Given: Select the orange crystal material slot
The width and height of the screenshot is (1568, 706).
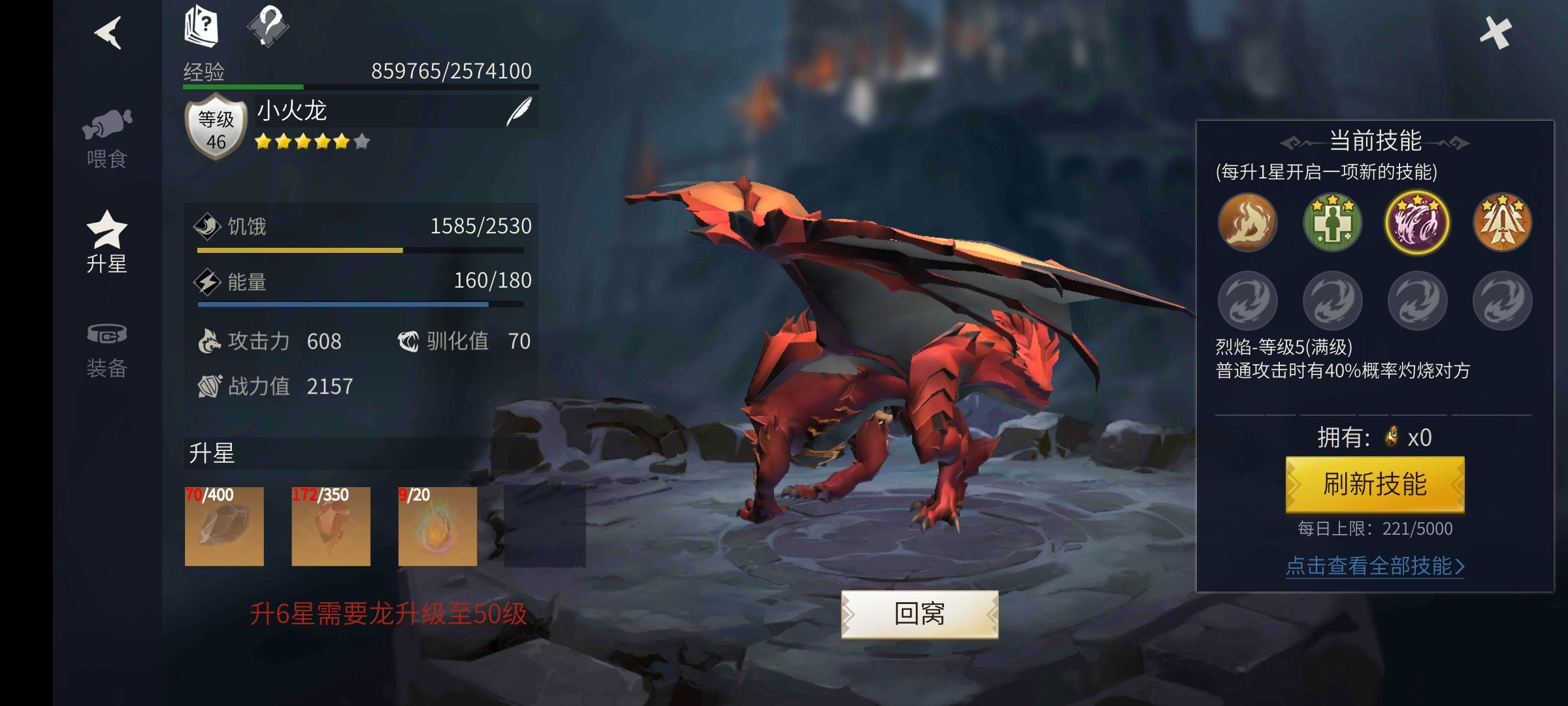Looking at the screenshot, I should (331, 526).
